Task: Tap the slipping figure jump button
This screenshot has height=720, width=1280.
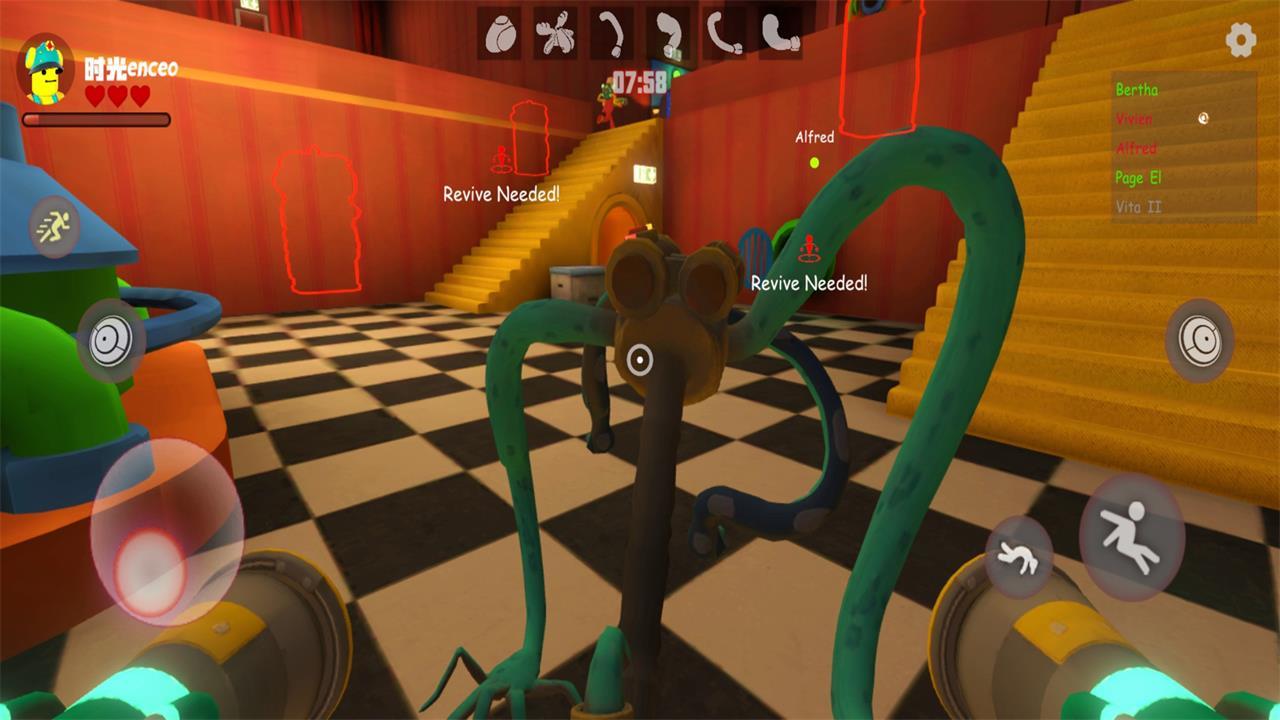Action: 1130,537
